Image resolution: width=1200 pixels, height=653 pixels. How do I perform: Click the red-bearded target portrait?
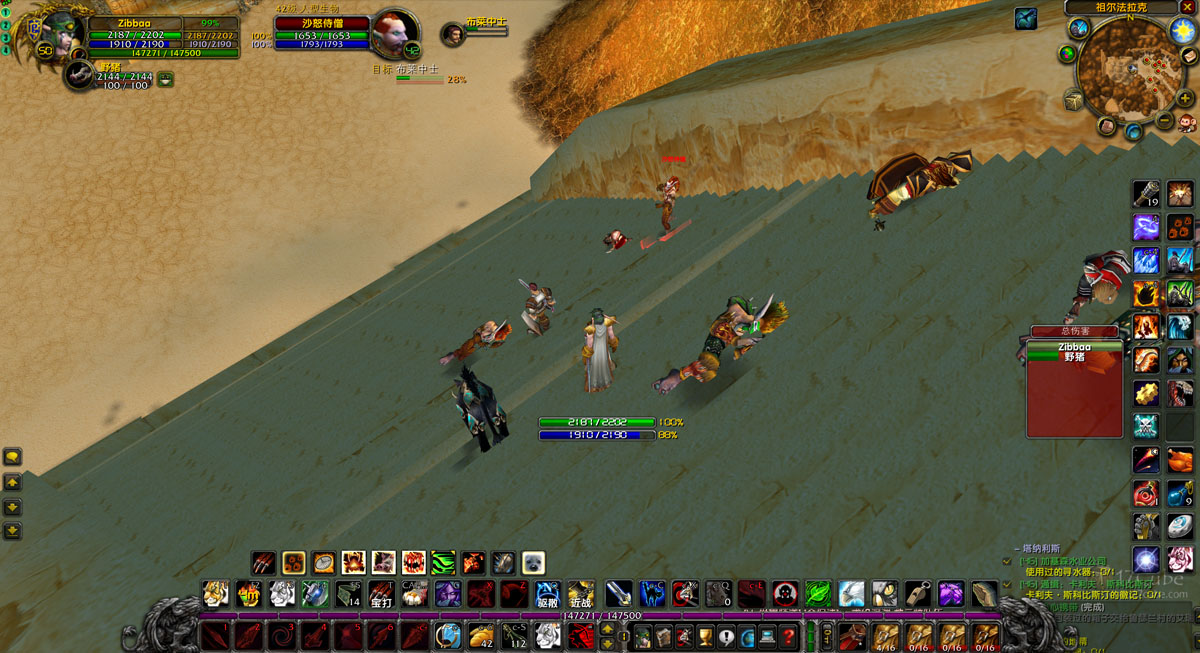(x=393, y=35)
